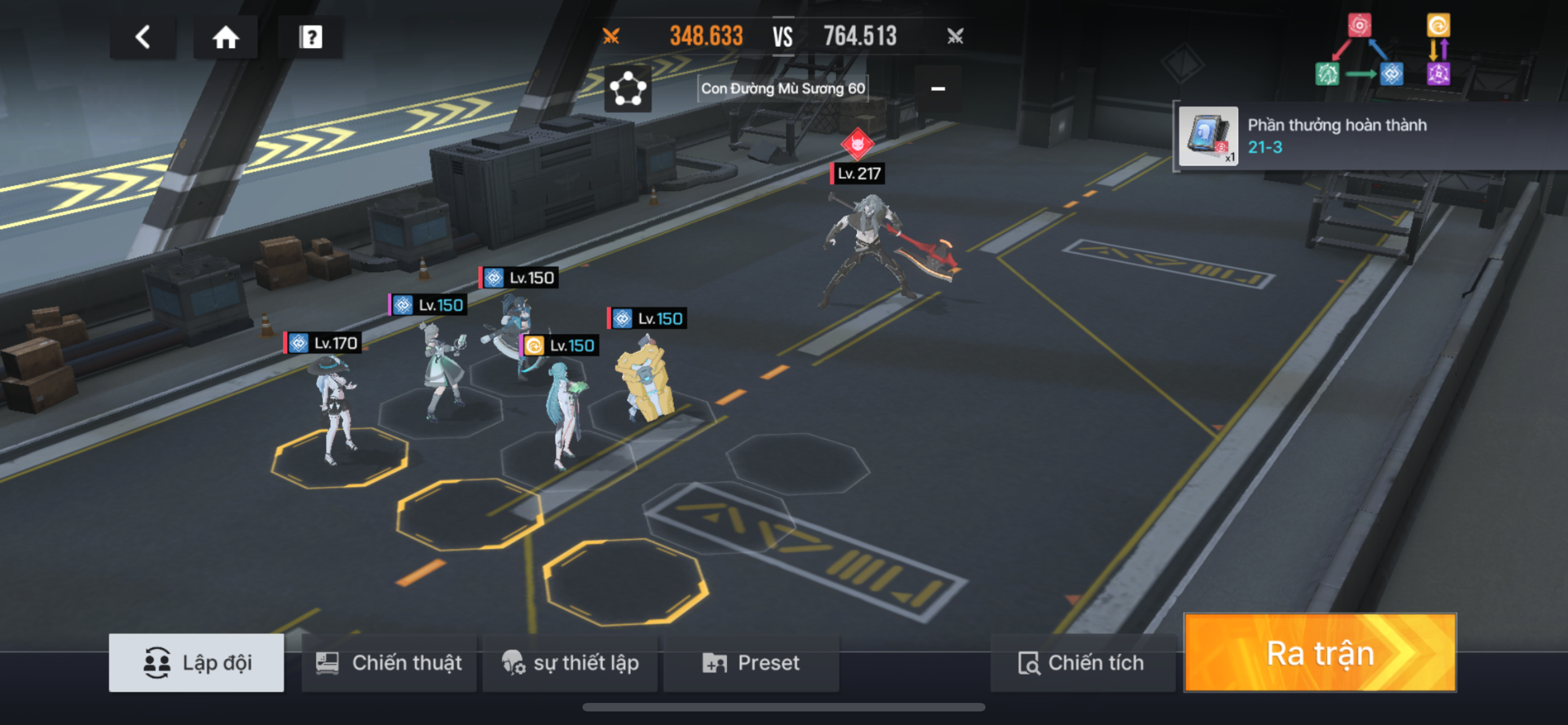
Task: Start battle with Ra trận
Action: coord(1320,653)
